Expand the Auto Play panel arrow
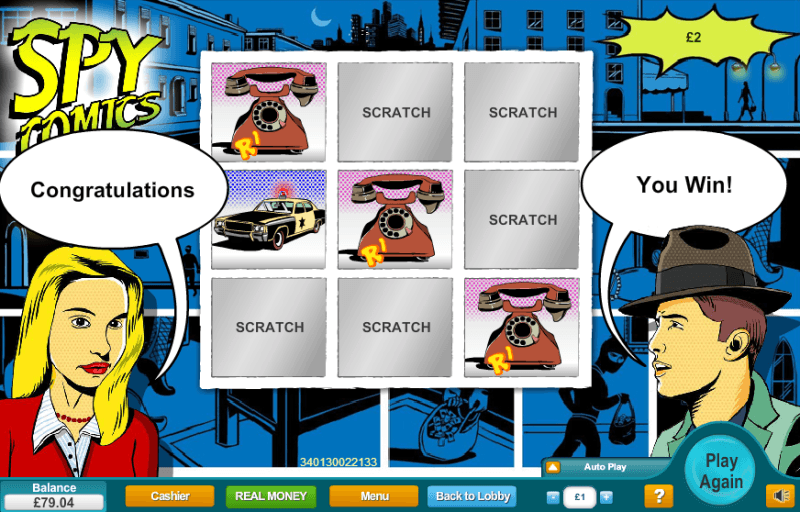The image size is (800, 512). pyautogui.click(x=552, y=467)
